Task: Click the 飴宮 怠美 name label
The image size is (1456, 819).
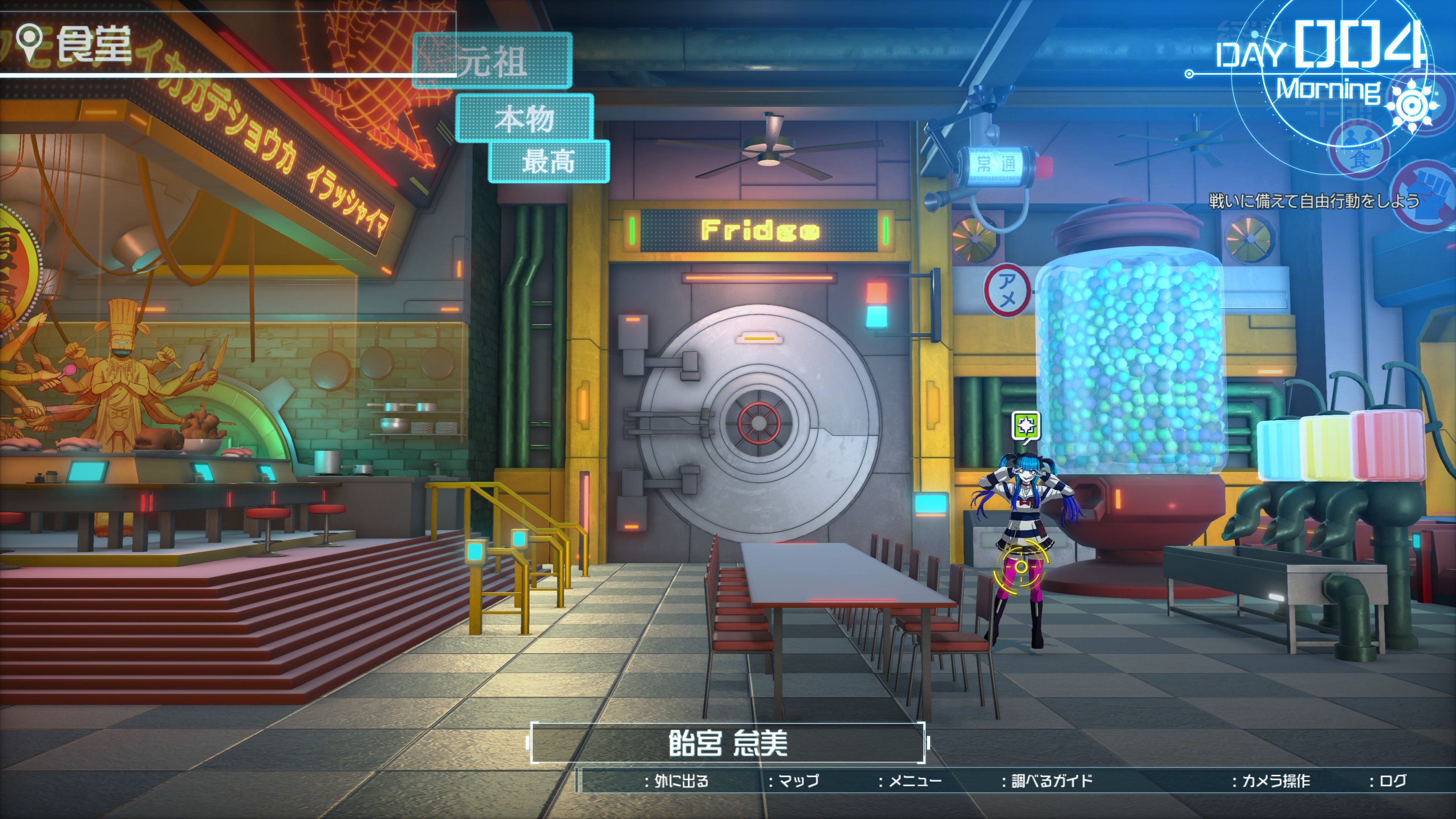Action: click(728, 743)
